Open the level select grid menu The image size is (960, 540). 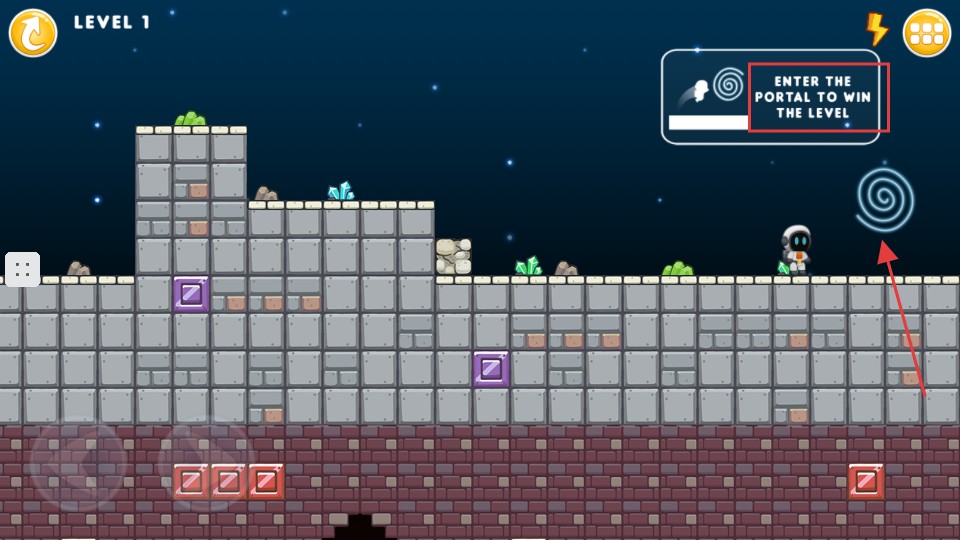tap(926, 33)
